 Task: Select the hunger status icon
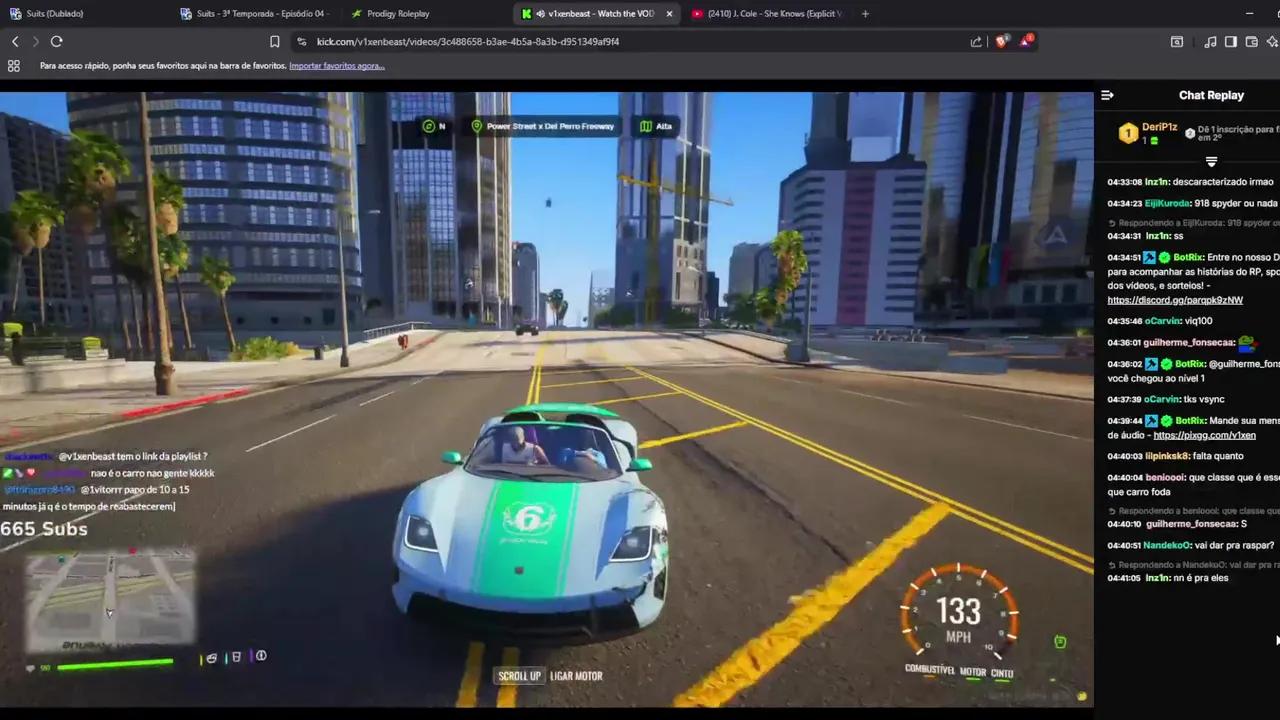click(211, 658)
